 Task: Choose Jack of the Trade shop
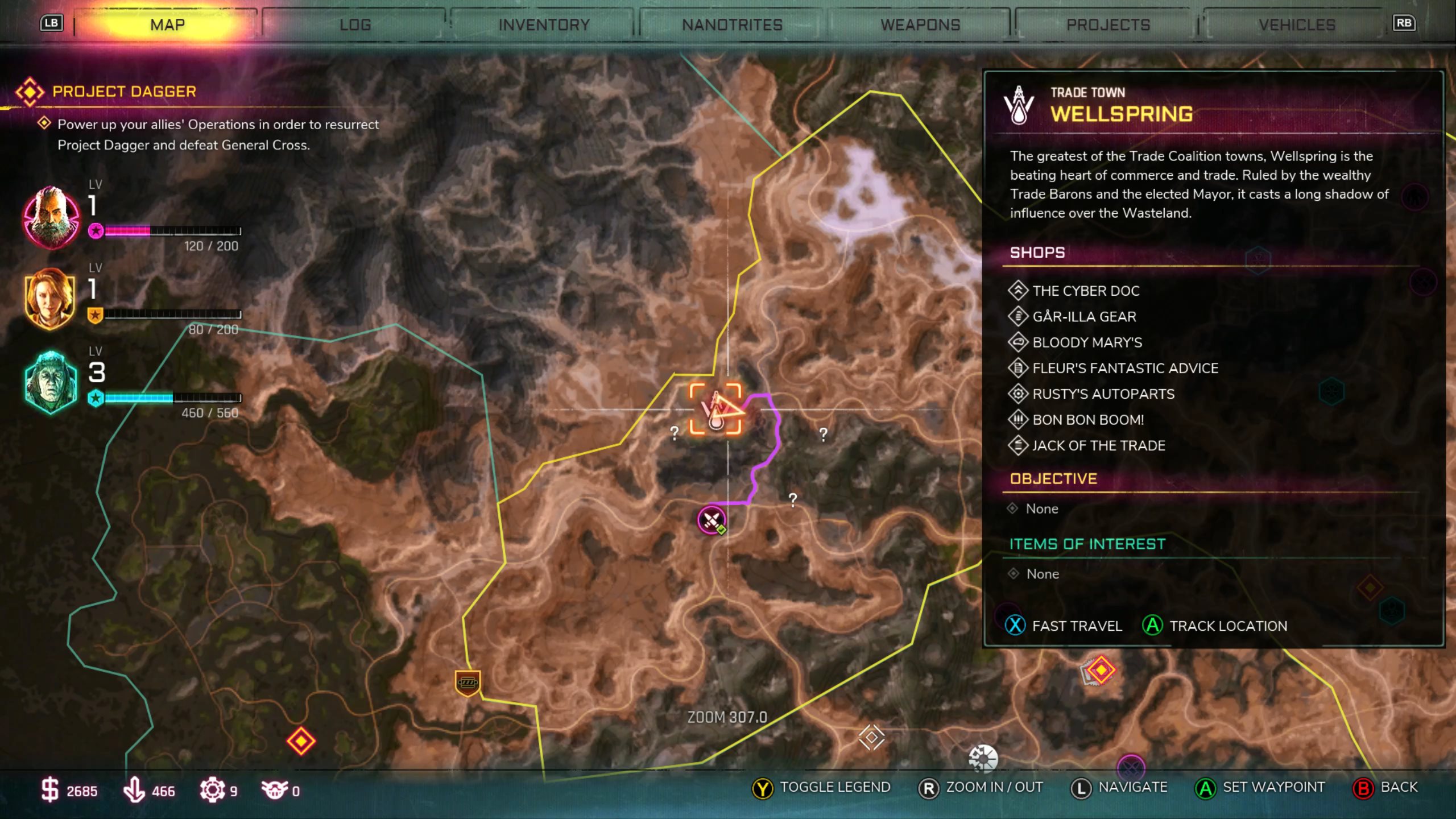[x=1098, y=445]
